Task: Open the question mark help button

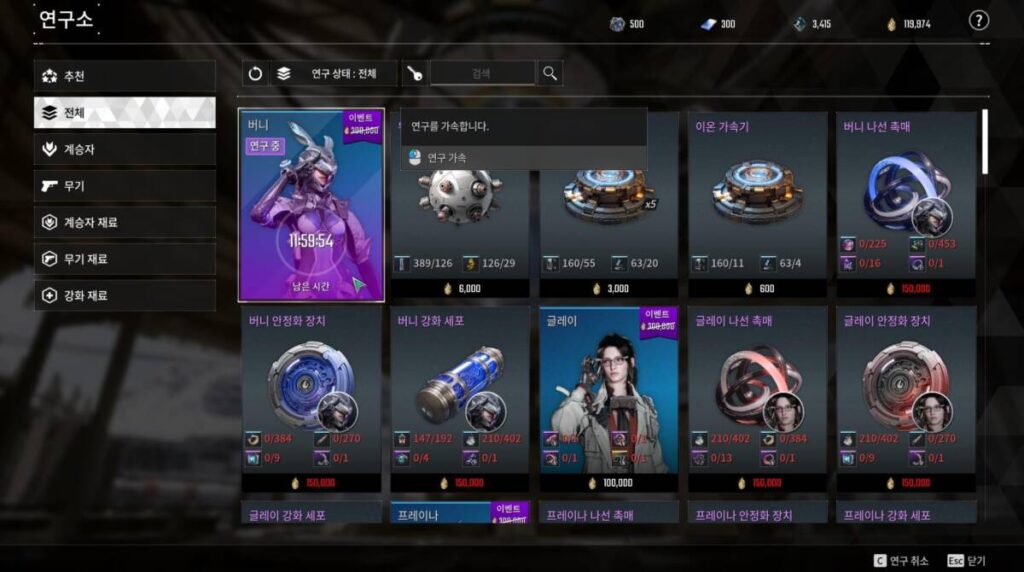Action: (978, 21)
